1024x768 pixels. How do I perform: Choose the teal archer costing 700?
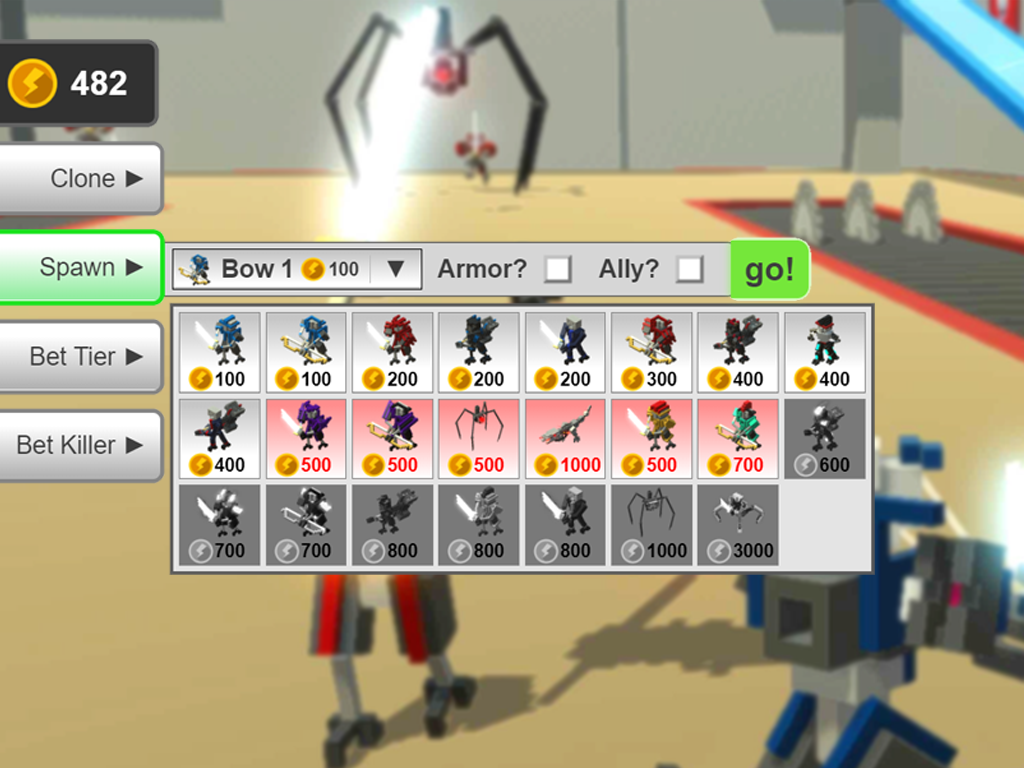click(x=738, y=438)
